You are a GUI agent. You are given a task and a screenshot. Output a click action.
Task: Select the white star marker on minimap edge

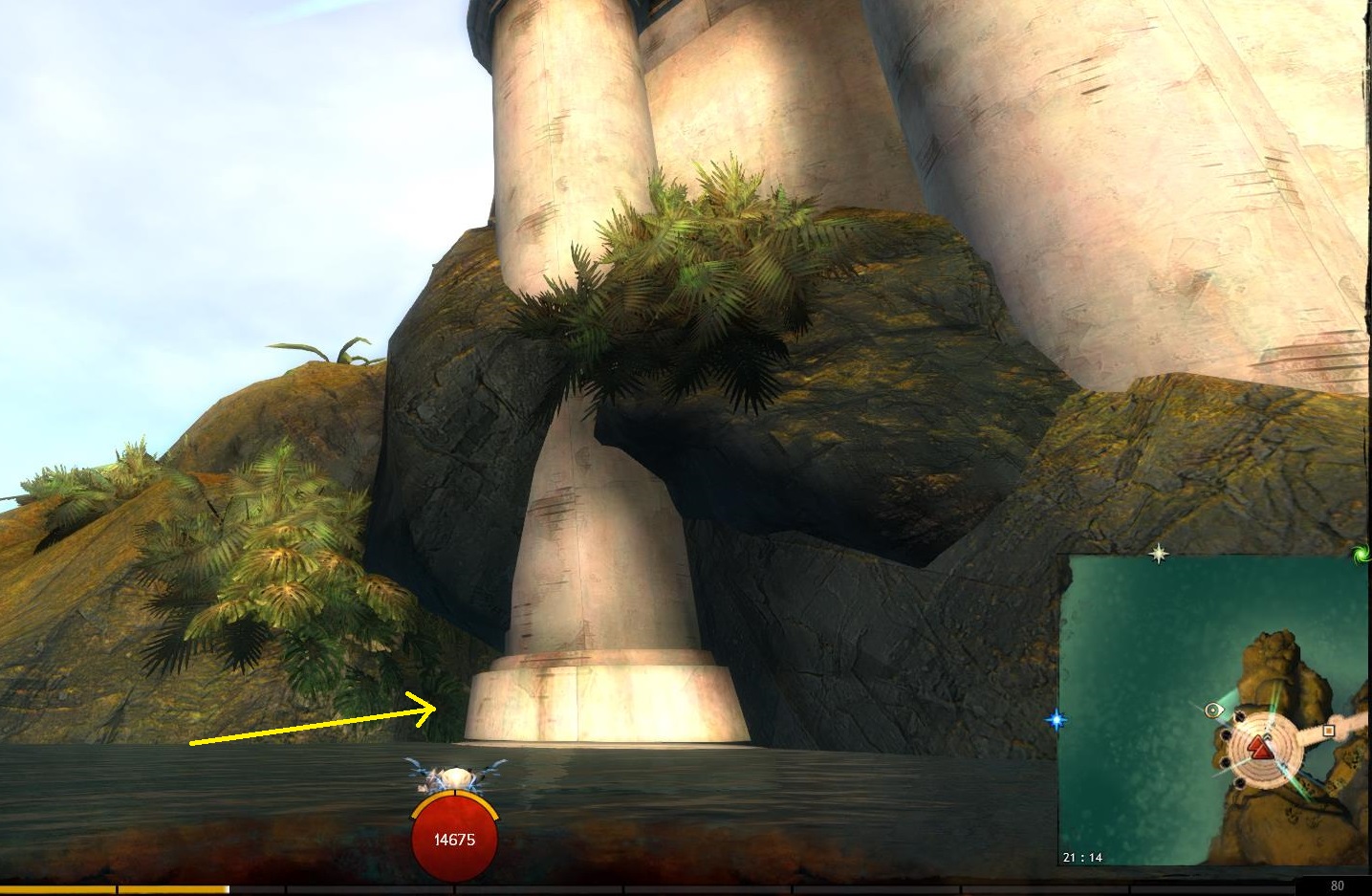[x=1159, y=554]
